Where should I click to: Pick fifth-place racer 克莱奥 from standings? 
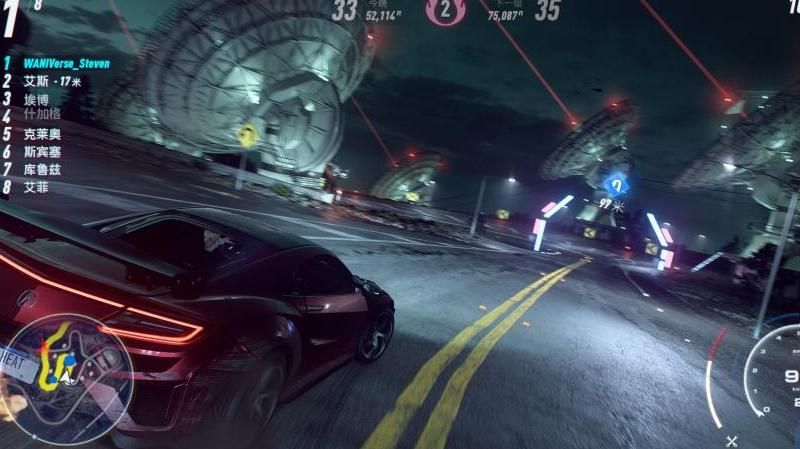point(41,134)
